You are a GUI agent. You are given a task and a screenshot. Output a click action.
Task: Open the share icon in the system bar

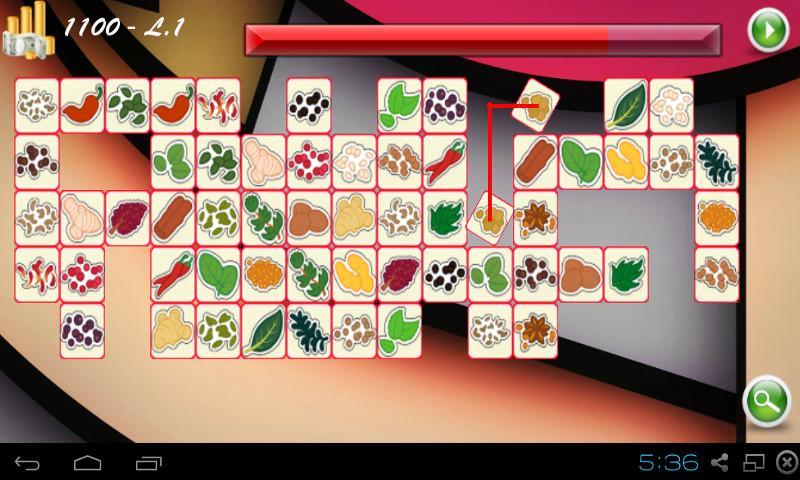click(x=718, y=463)
